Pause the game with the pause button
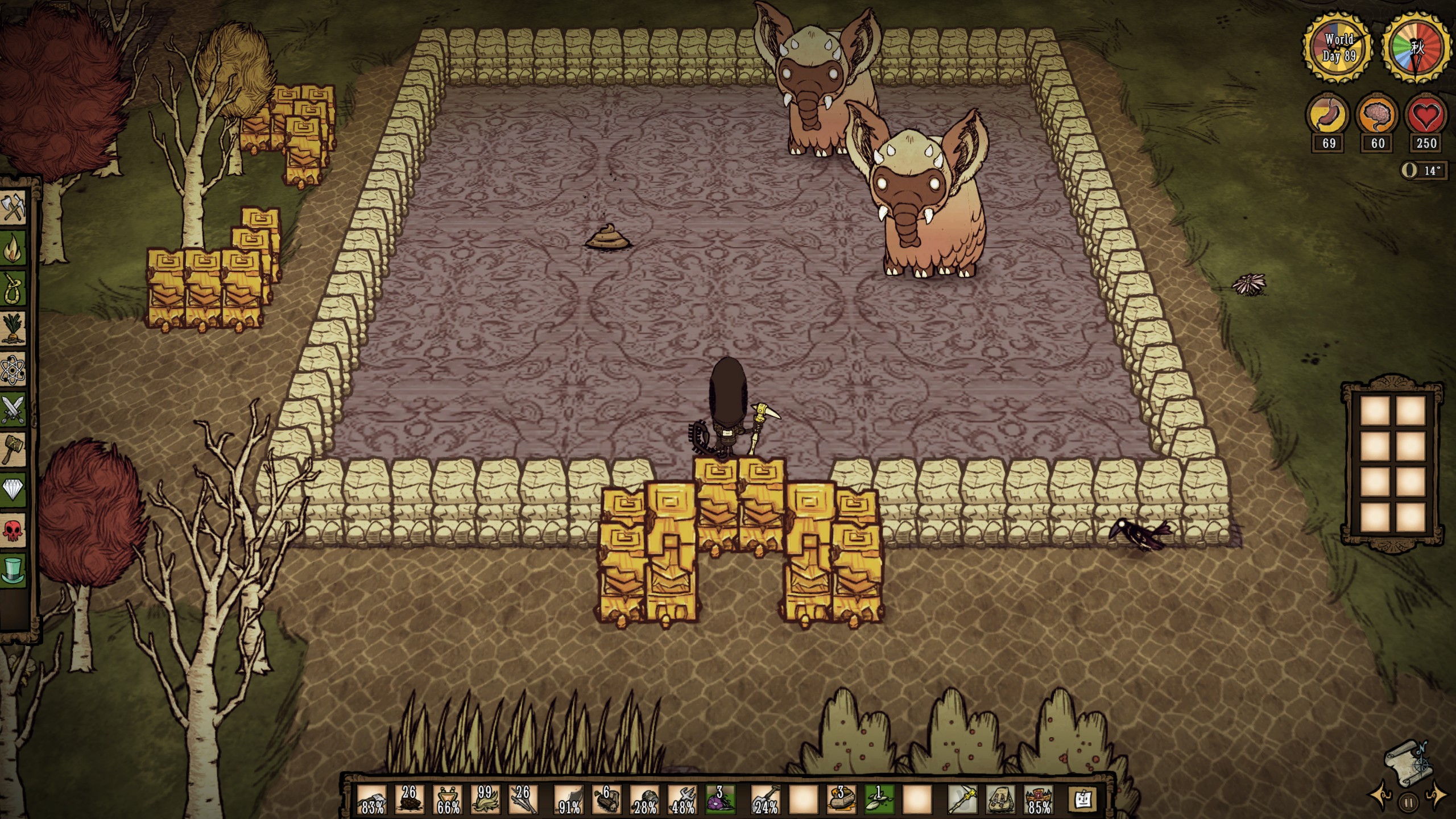 (1408, 803)
